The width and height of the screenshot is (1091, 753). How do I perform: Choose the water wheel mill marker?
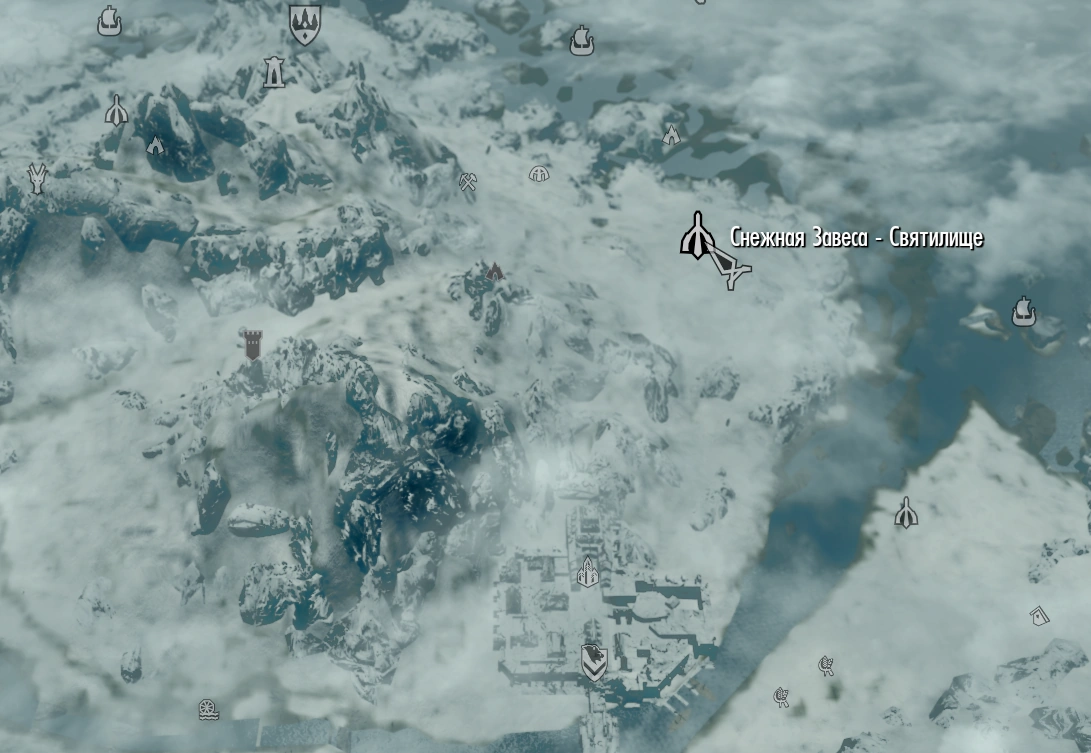pos(208,710)
